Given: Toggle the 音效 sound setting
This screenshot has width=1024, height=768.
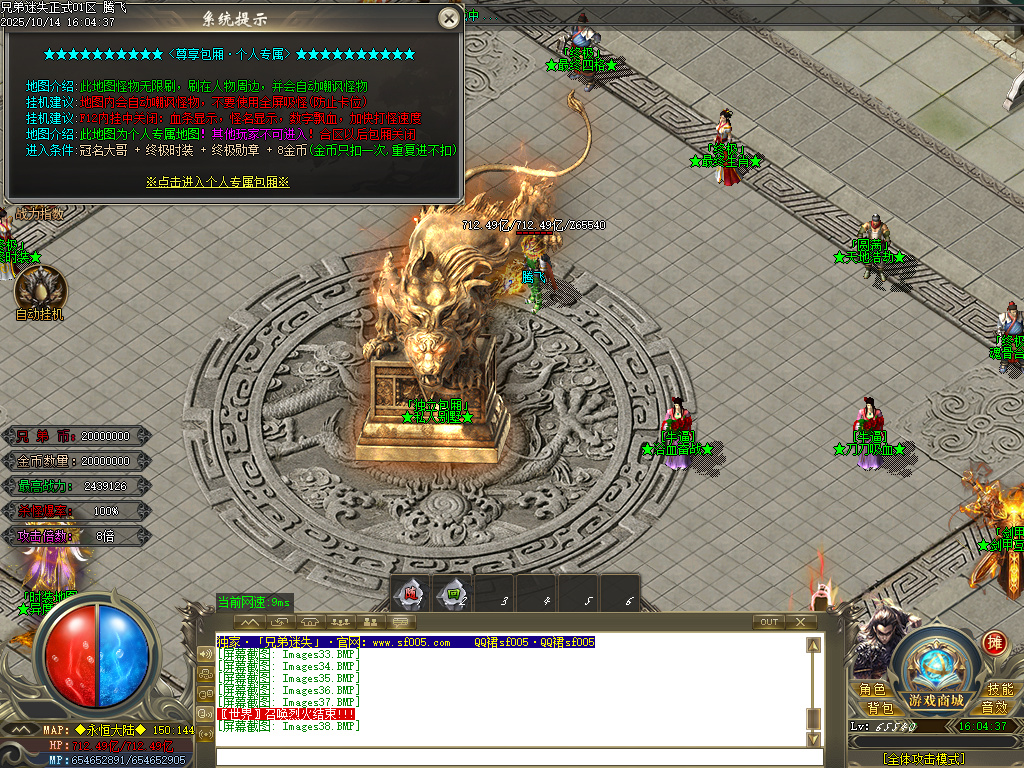Looking at the screenshot, I should (x=994, y=708).
